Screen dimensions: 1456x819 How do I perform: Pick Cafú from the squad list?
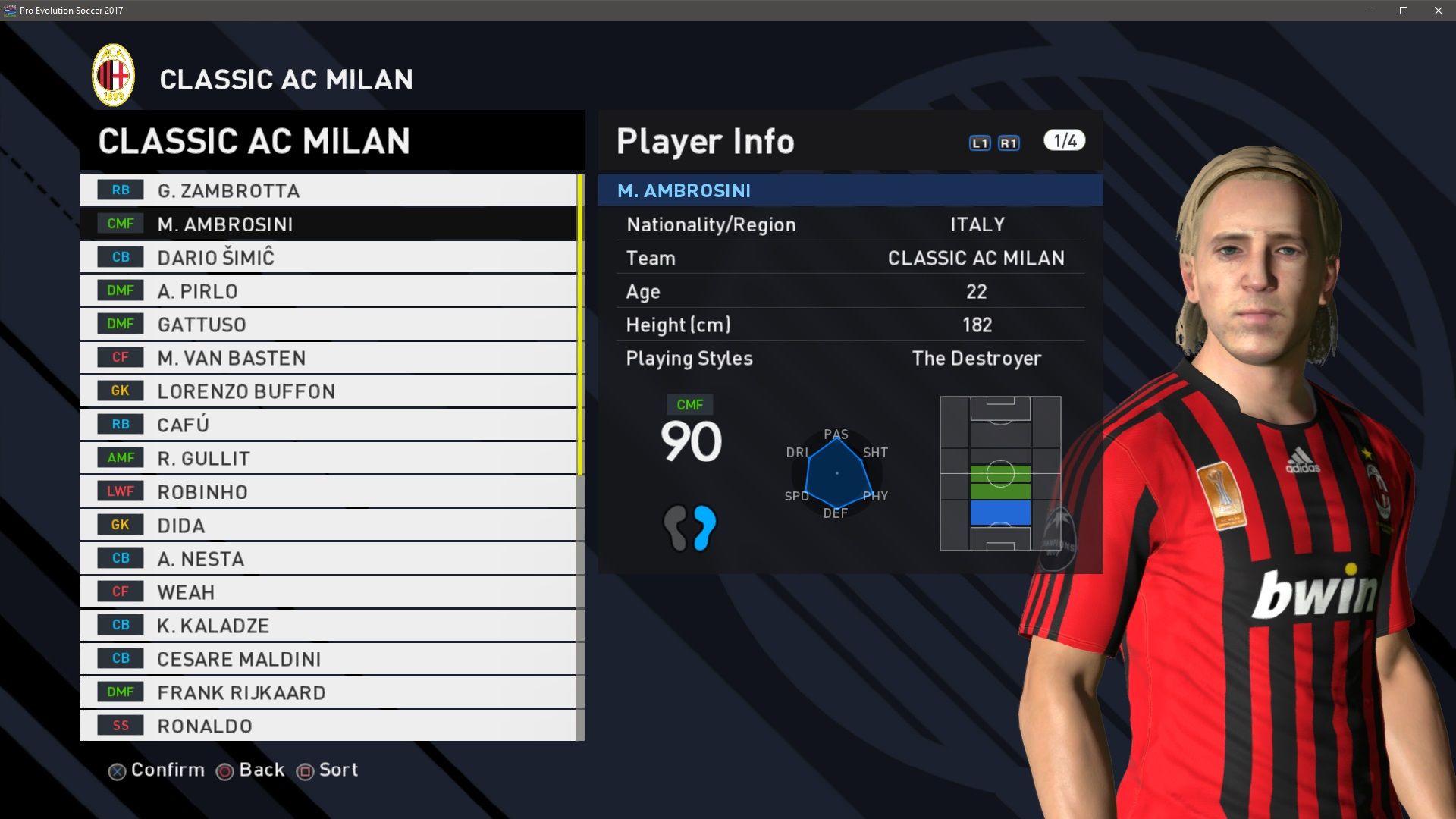[x=327, y=424]
